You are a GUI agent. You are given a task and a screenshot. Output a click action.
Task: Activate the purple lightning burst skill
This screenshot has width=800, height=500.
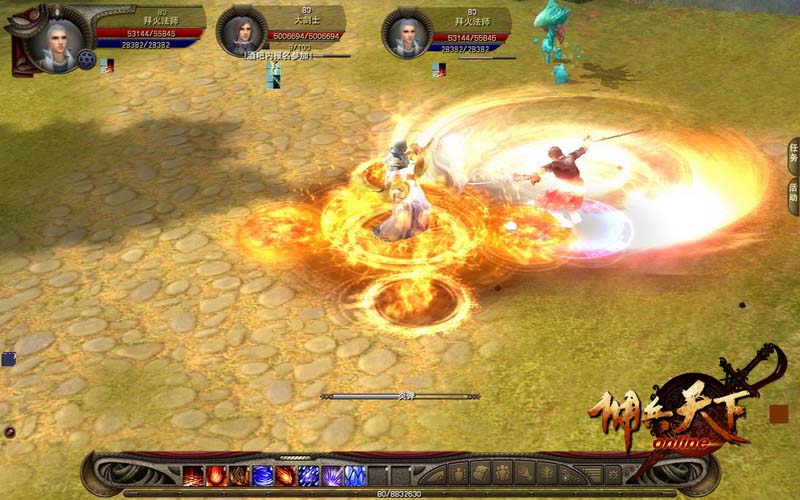coord(332,475)
